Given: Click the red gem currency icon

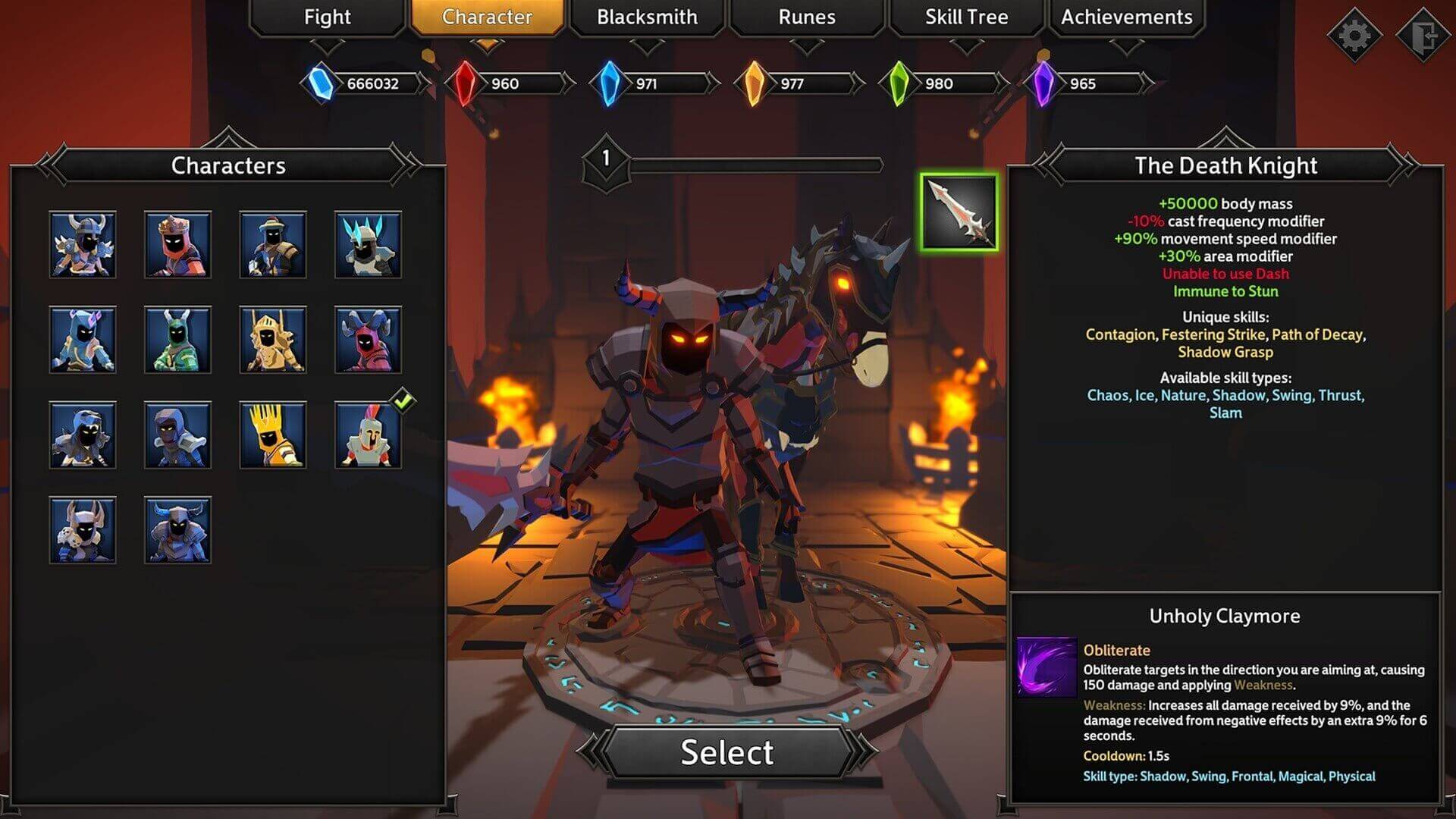Looking at the screenshot, I should tap(468, 80).
